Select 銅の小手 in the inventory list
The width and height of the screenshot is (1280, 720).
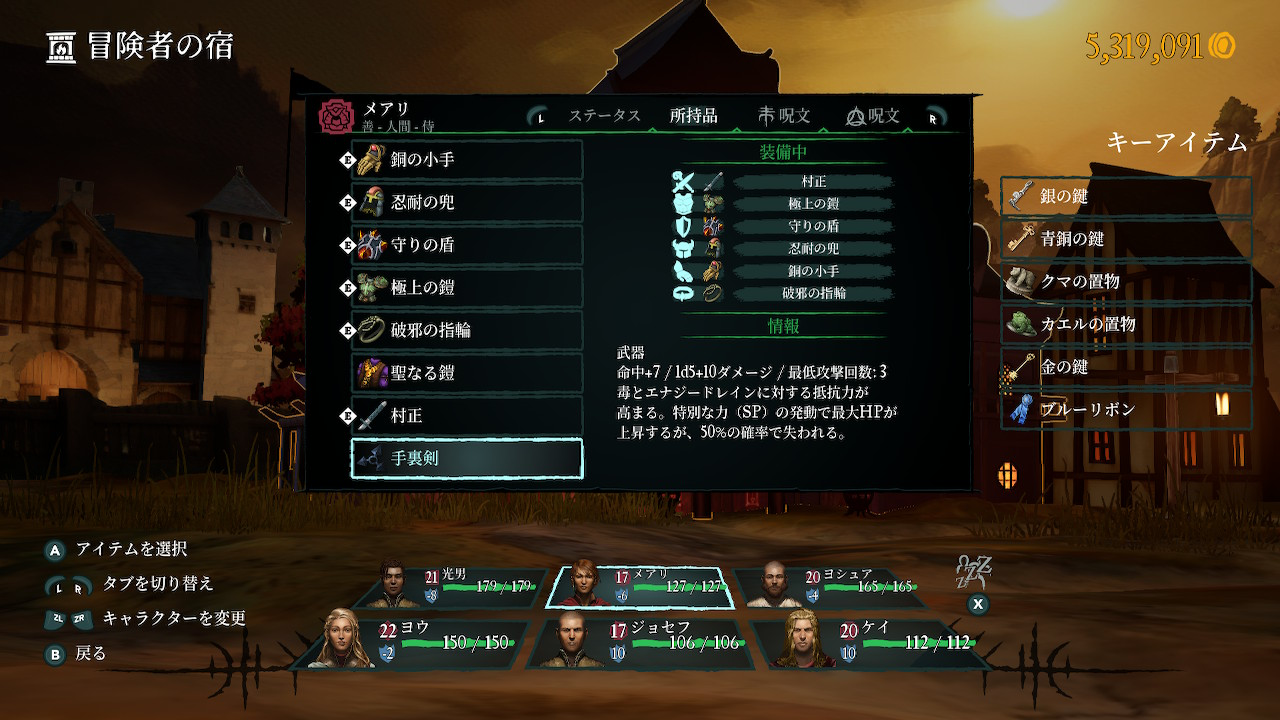466,160
